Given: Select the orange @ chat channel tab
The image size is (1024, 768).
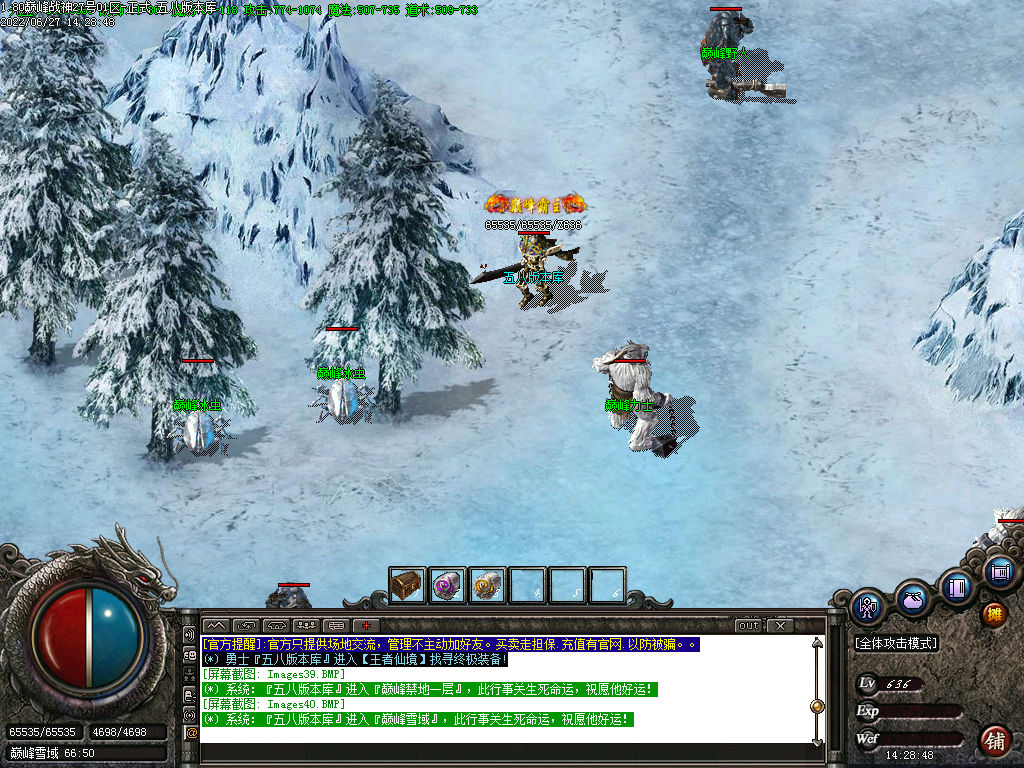Looking at the screenshot, I should click(x=191, y=732).
